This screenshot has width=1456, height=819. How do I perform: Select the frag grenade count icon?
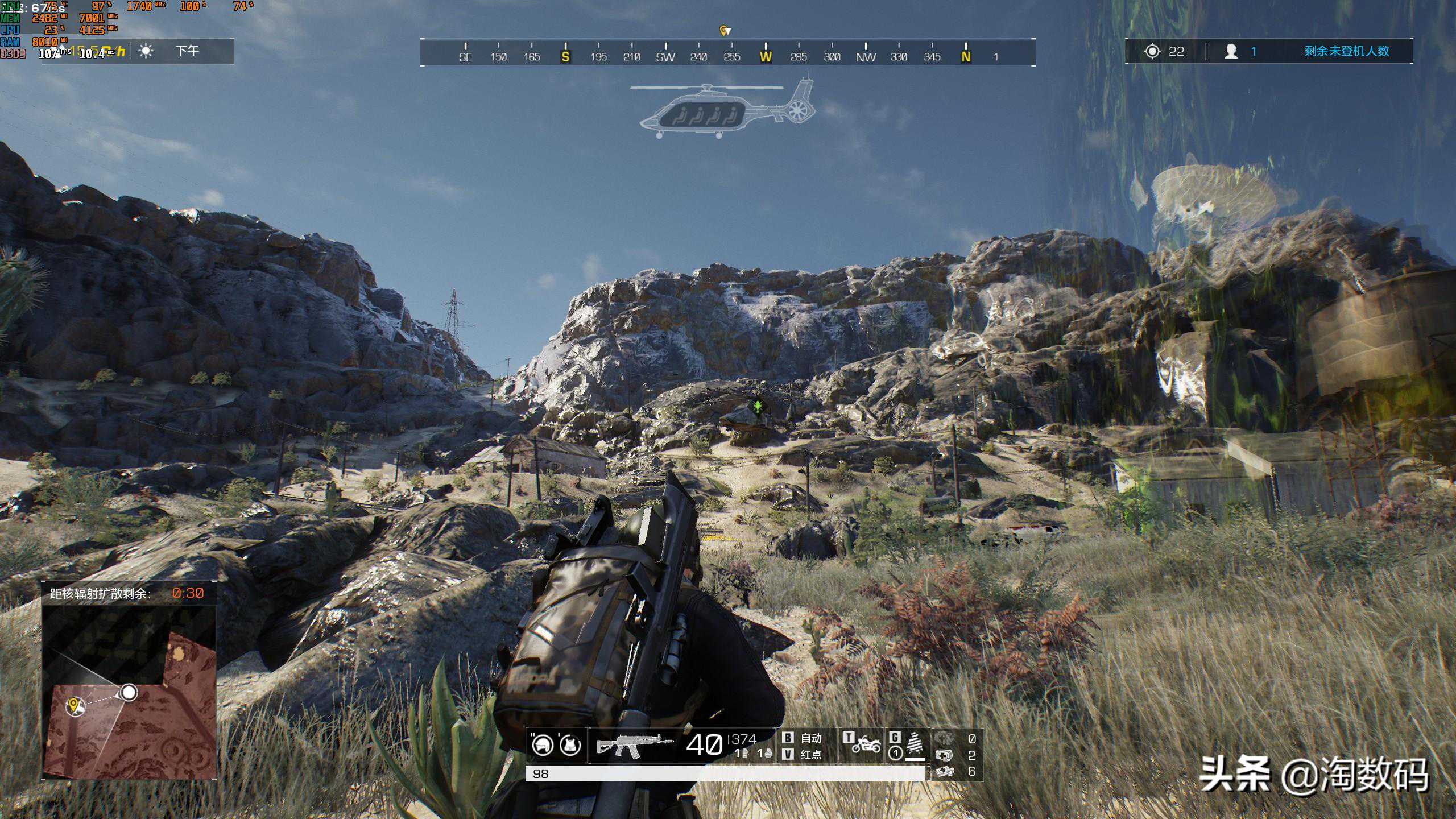(768, 754)
